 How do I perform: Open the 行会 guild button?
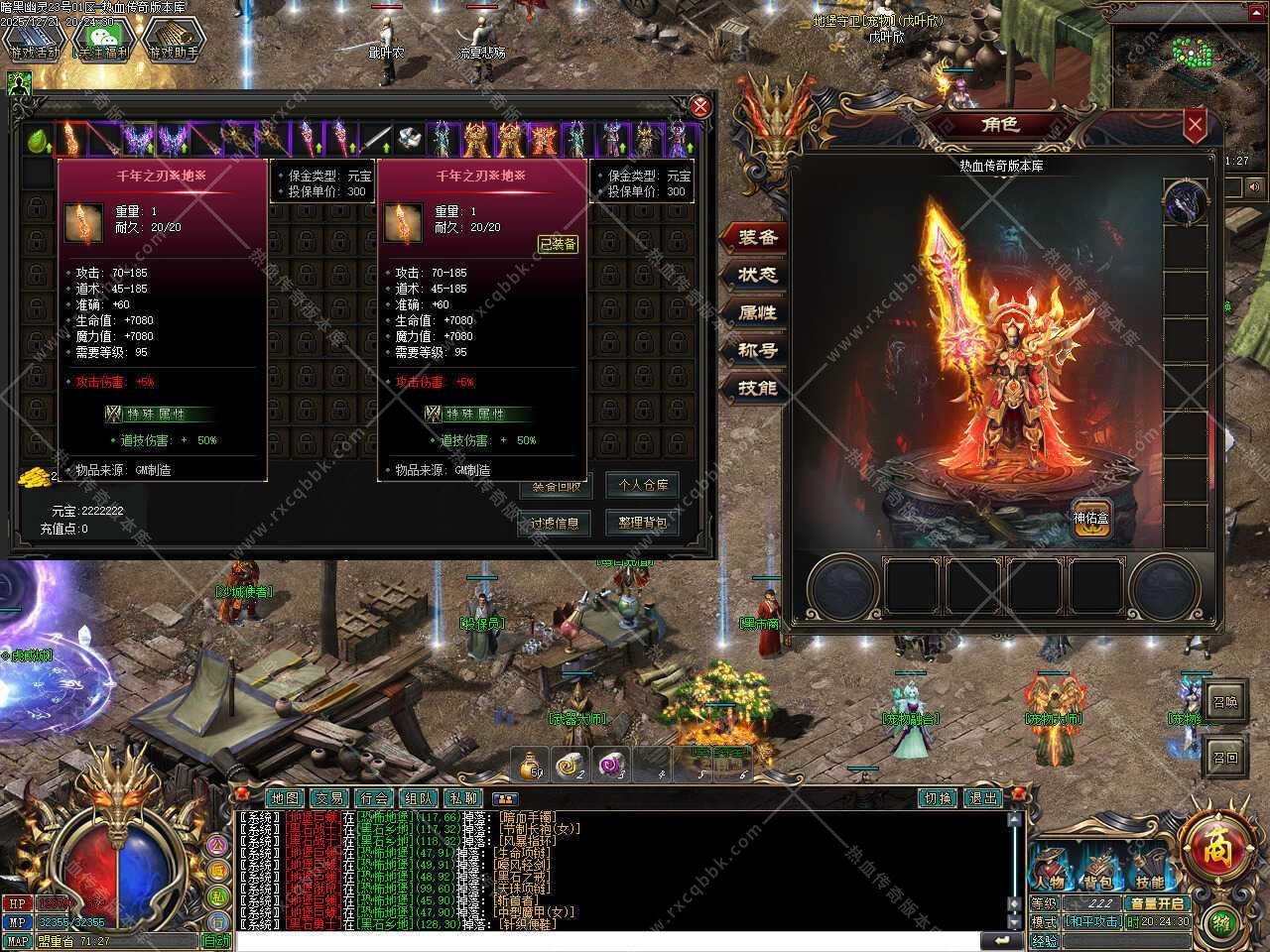[374, 798]
